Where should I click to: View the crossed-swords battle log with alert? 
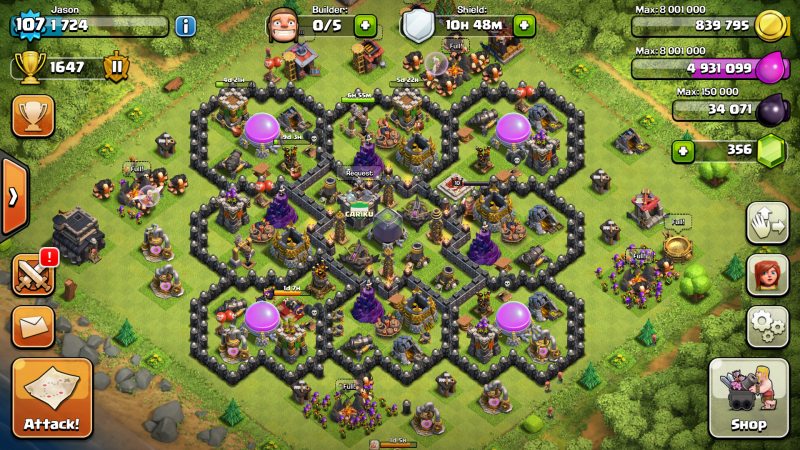coord(33,274)
